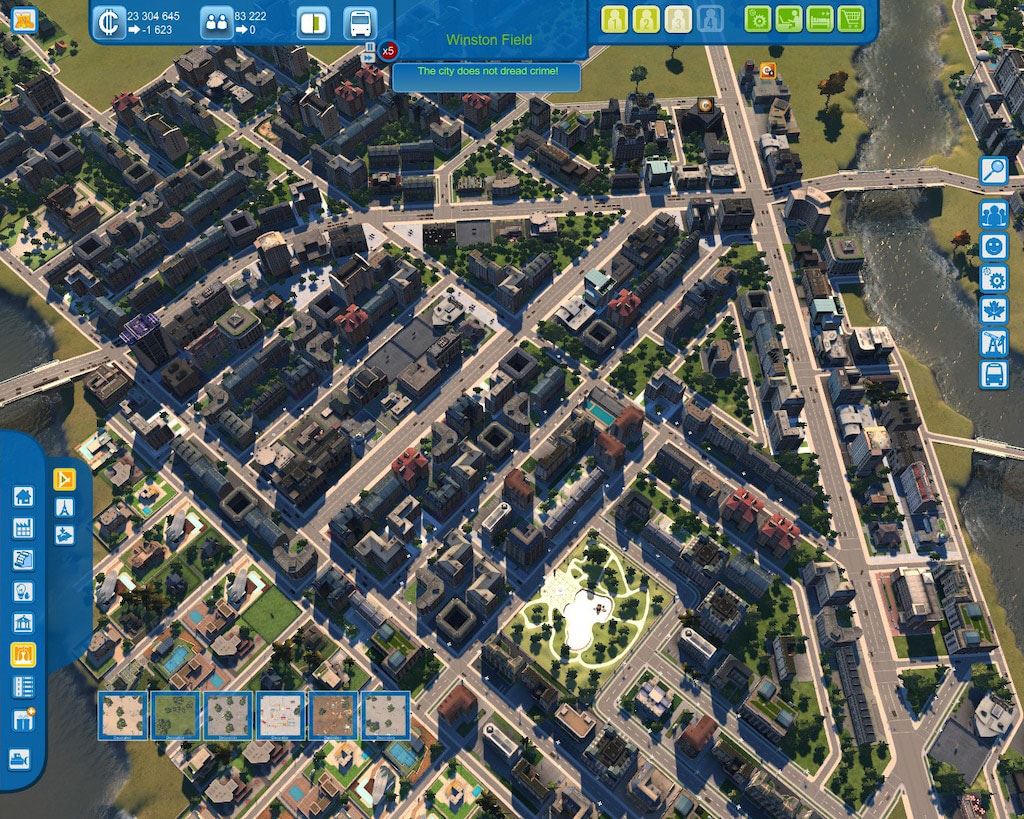
Task: Click the bus transport button in top bar
Action: tap(360, 22)
